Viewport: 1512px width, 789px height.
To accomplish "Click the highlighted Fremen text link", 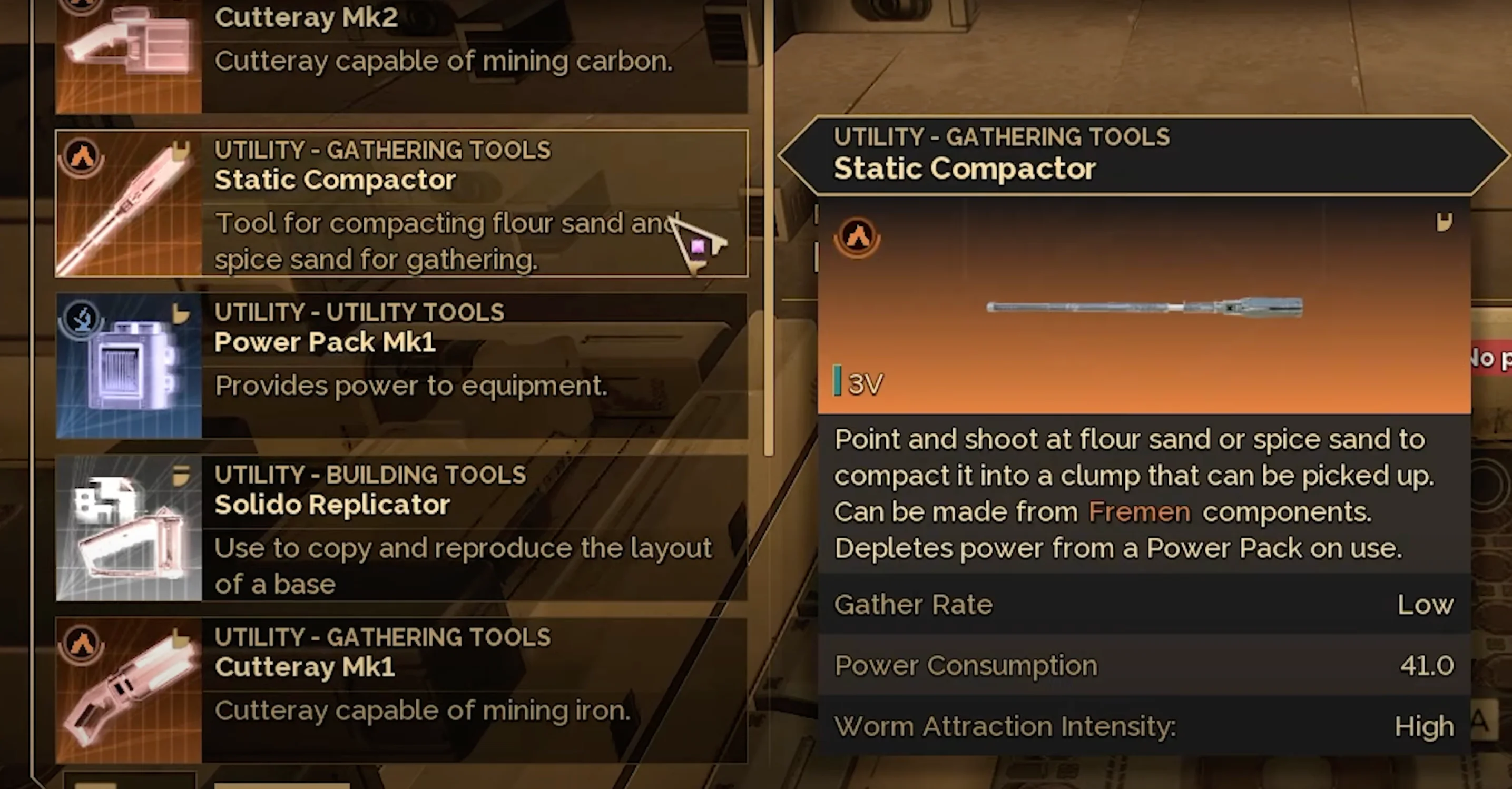I will [1138, 511].
